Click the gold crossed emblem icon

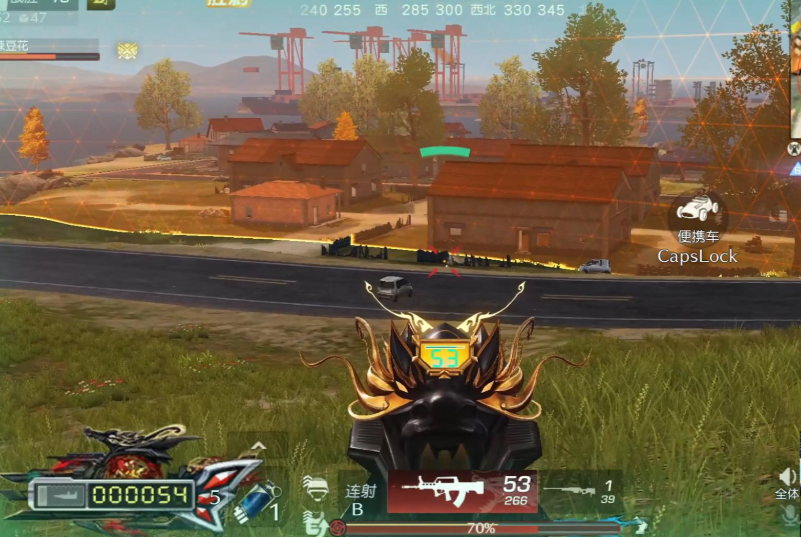pos(127,50)
